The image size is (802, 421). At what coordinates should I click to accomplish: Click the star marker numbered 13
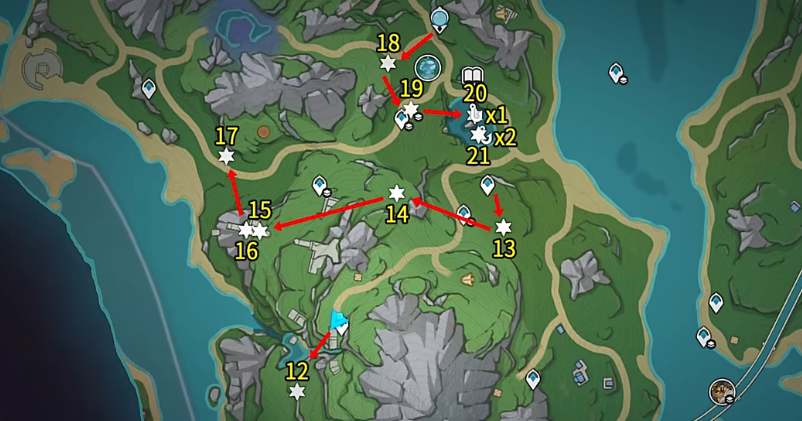tap(503, 227)
